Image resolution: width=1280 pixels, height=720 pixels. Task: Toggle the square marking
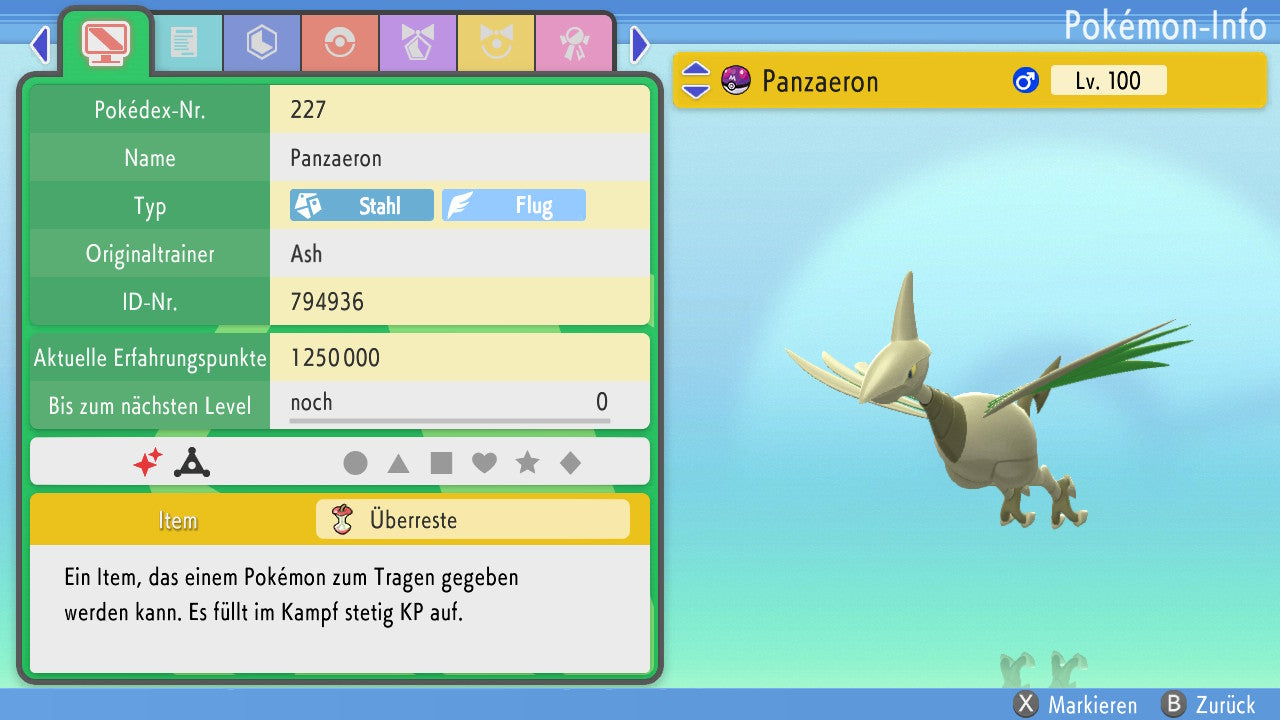pyautogui.click(x=441, y=463)
